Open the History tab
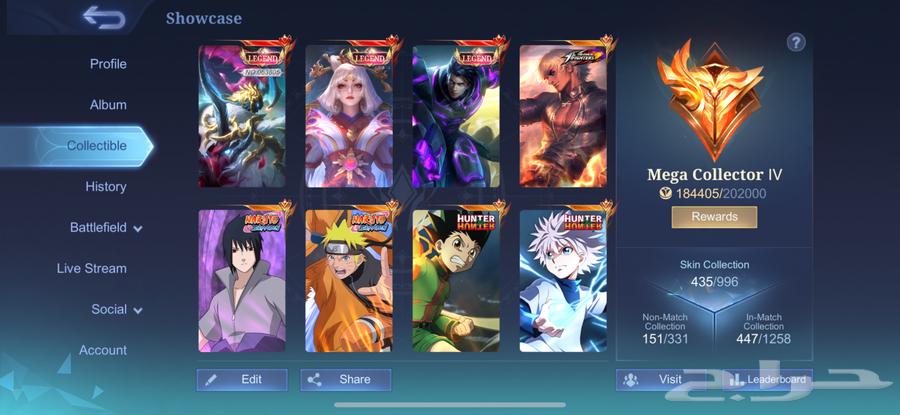The height and width of the screenshot is (415, 900). (106, 187)
